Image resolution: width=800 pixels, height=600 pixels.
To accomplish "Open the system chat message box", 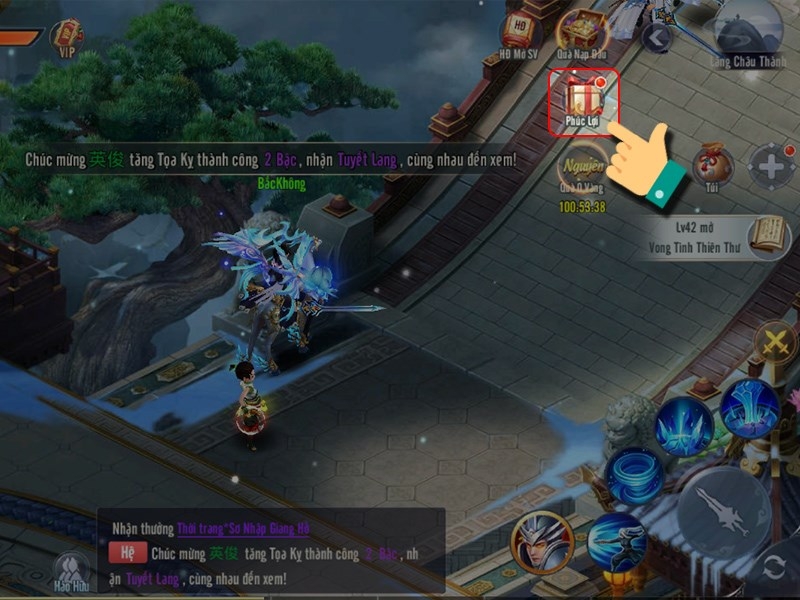I will 270,551.
